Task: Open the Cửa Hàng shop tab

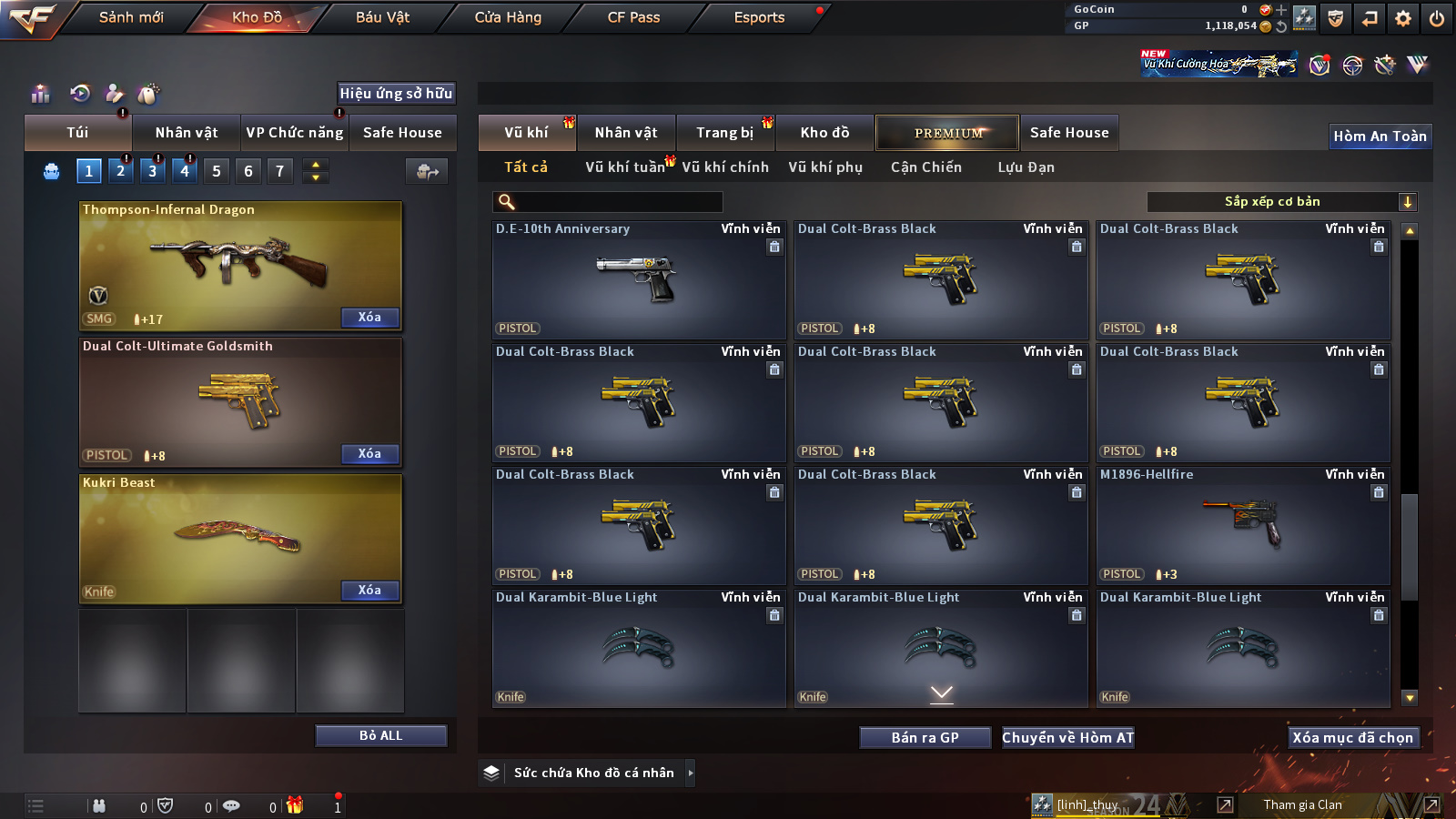Action: click(508, 17)
